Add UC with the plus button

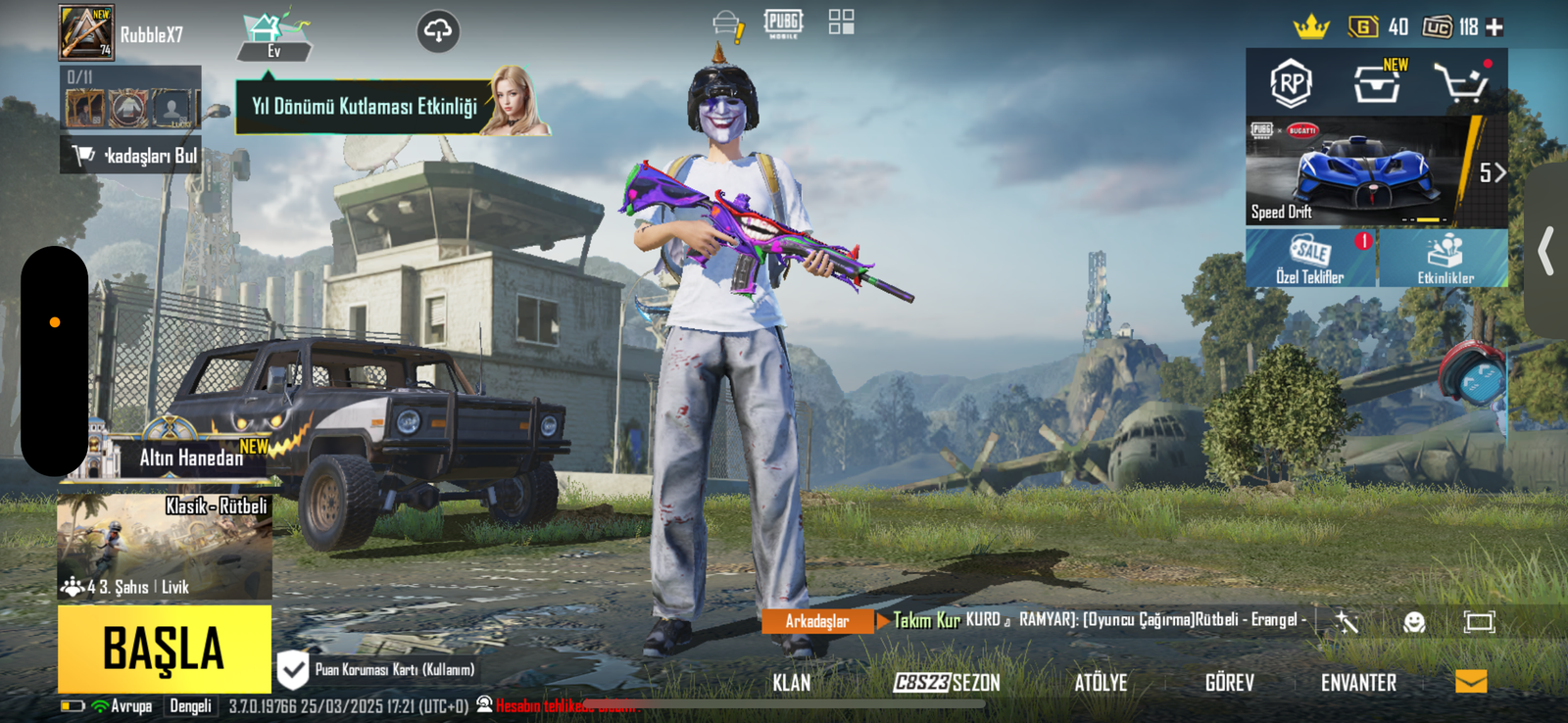(1494, 27)
